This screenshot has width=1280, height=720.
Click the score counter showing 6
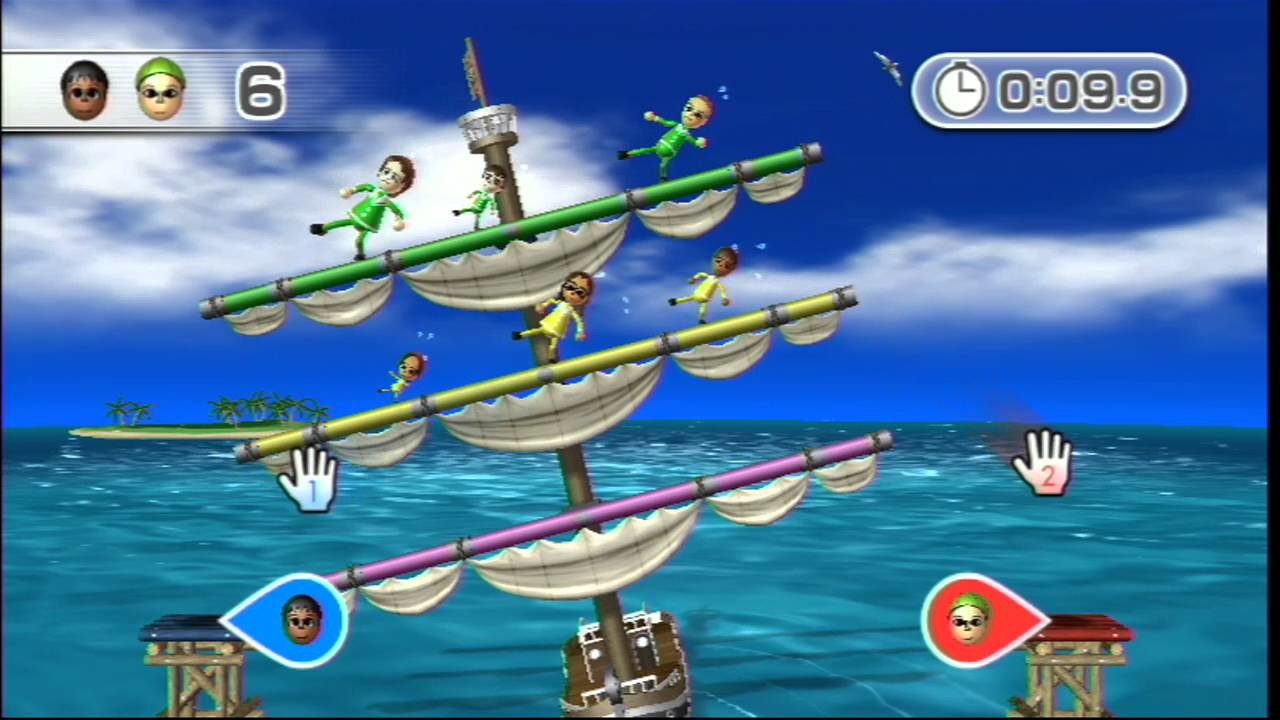[x=262, y=92]
